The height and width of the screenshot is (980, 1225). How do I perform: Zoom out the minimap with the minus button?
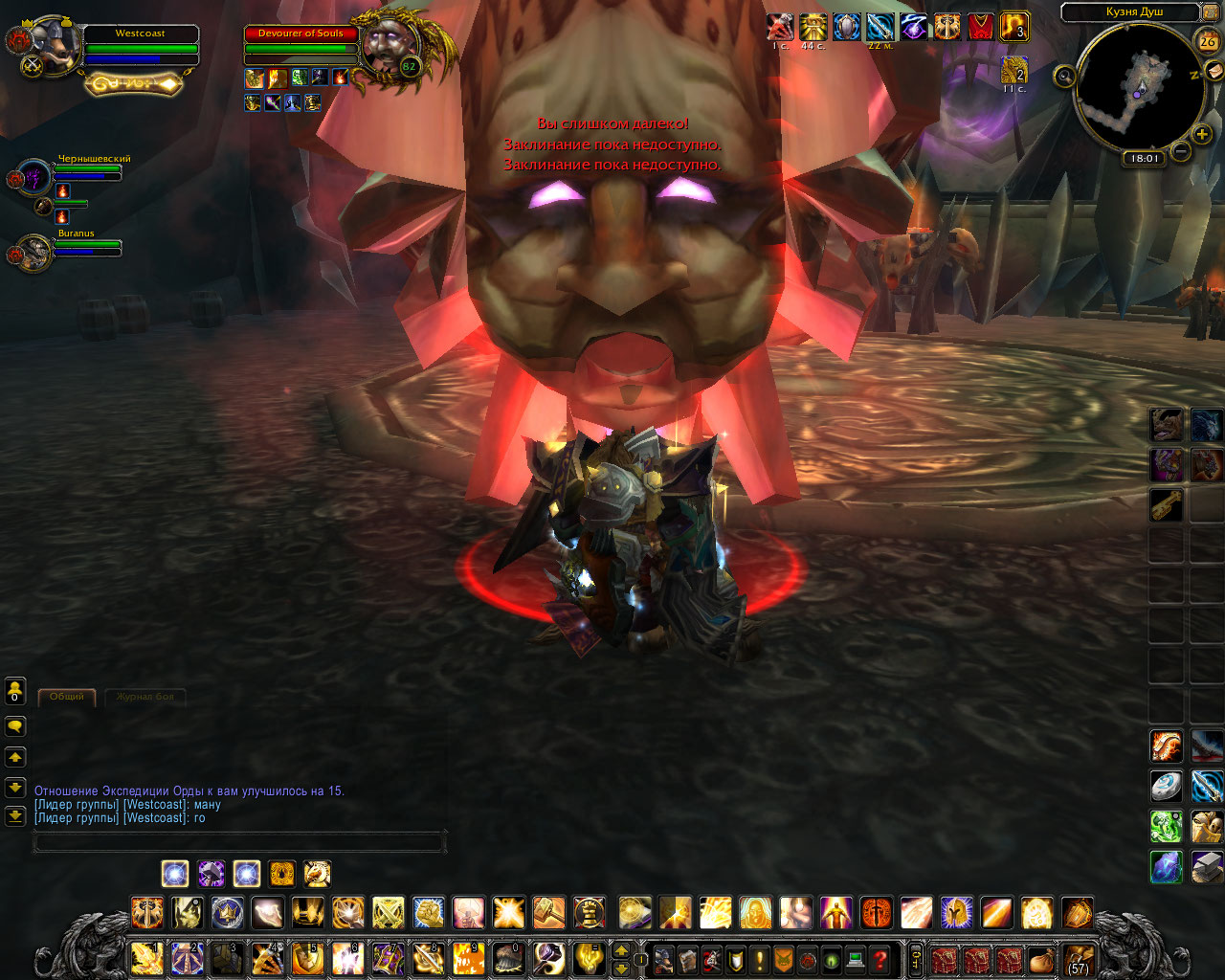(1181, 151)
